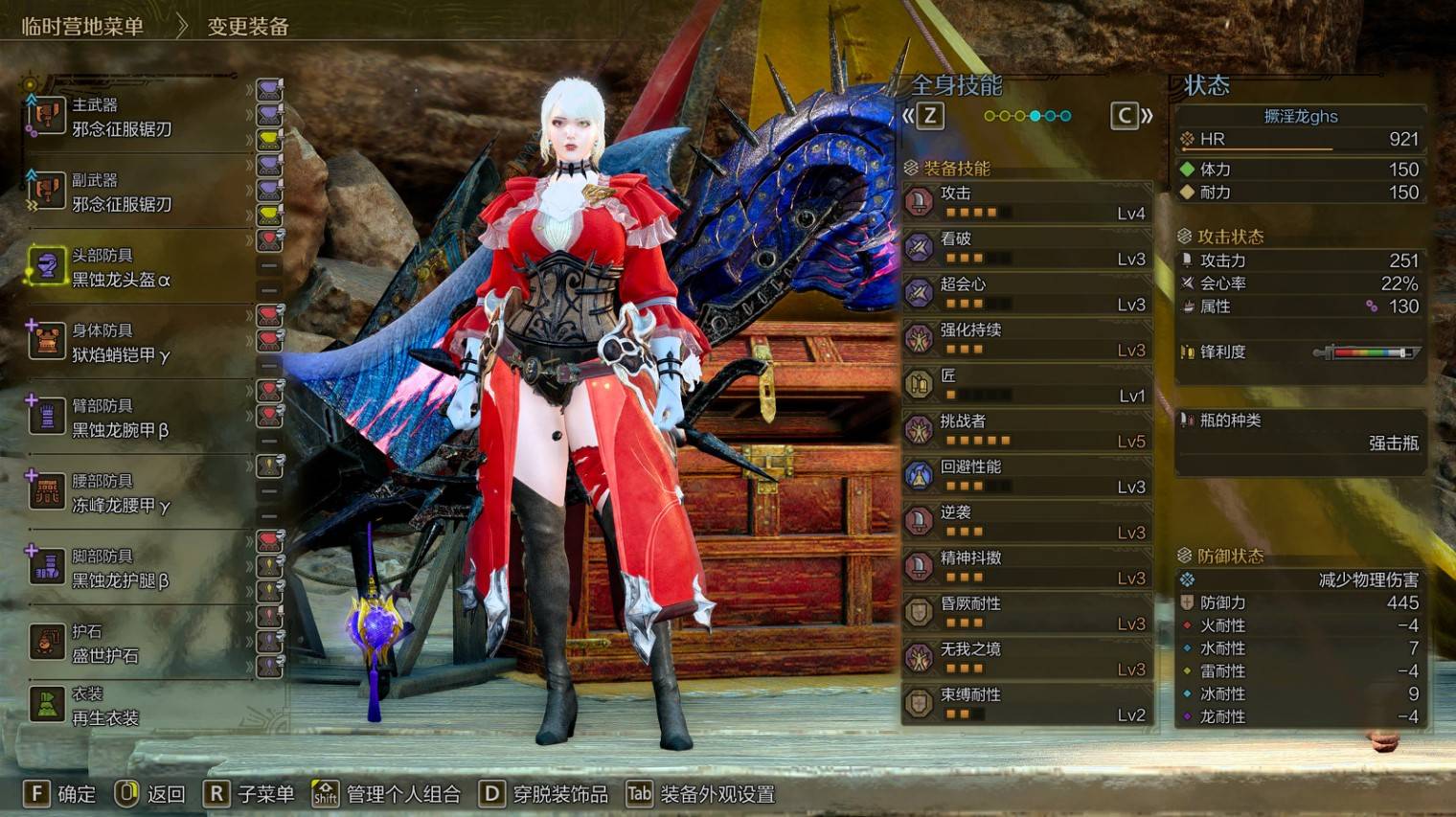Open 管理个人组合 loadout management

coord(387,794)
